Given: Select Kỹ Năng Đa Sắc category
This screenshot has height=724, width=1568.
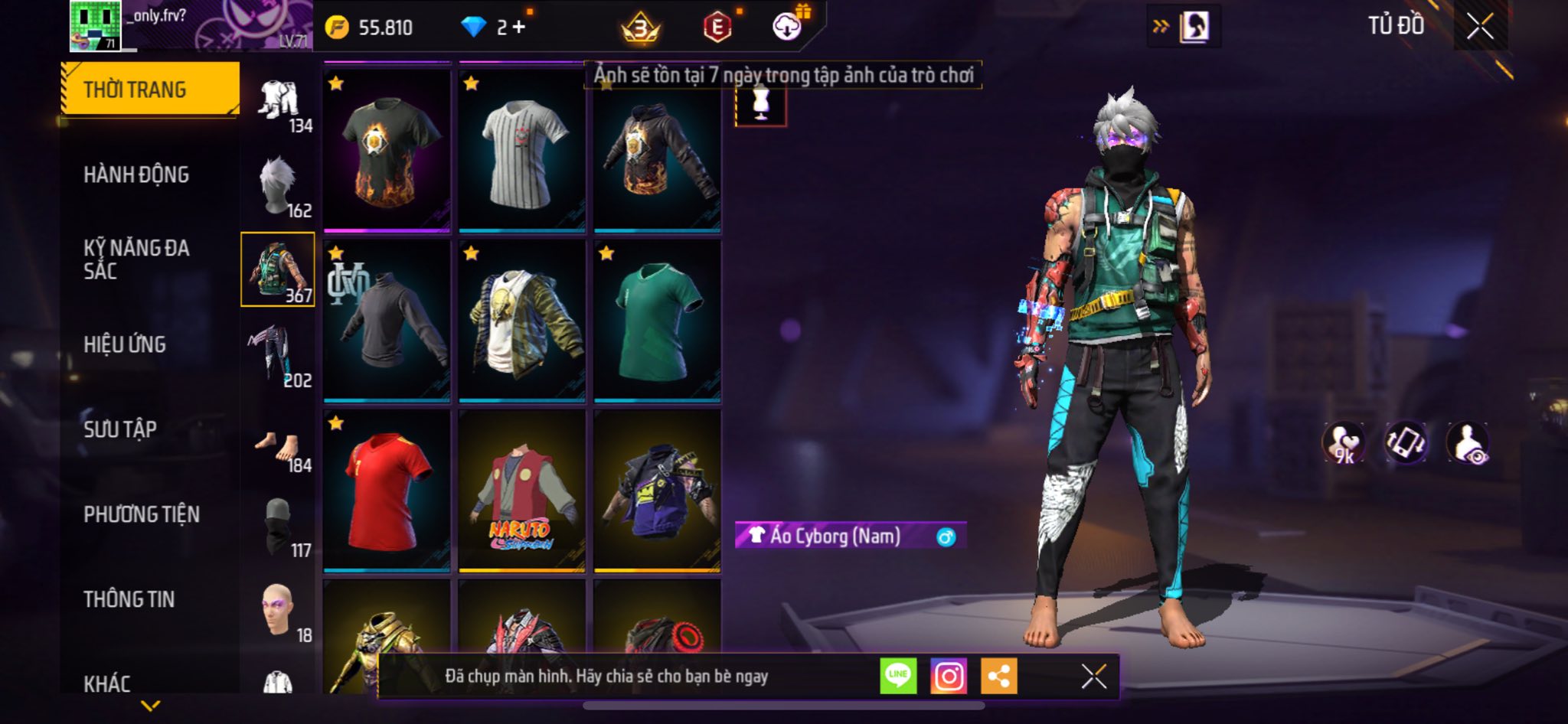Looking at the screenshot, I should tap(136, 259).
